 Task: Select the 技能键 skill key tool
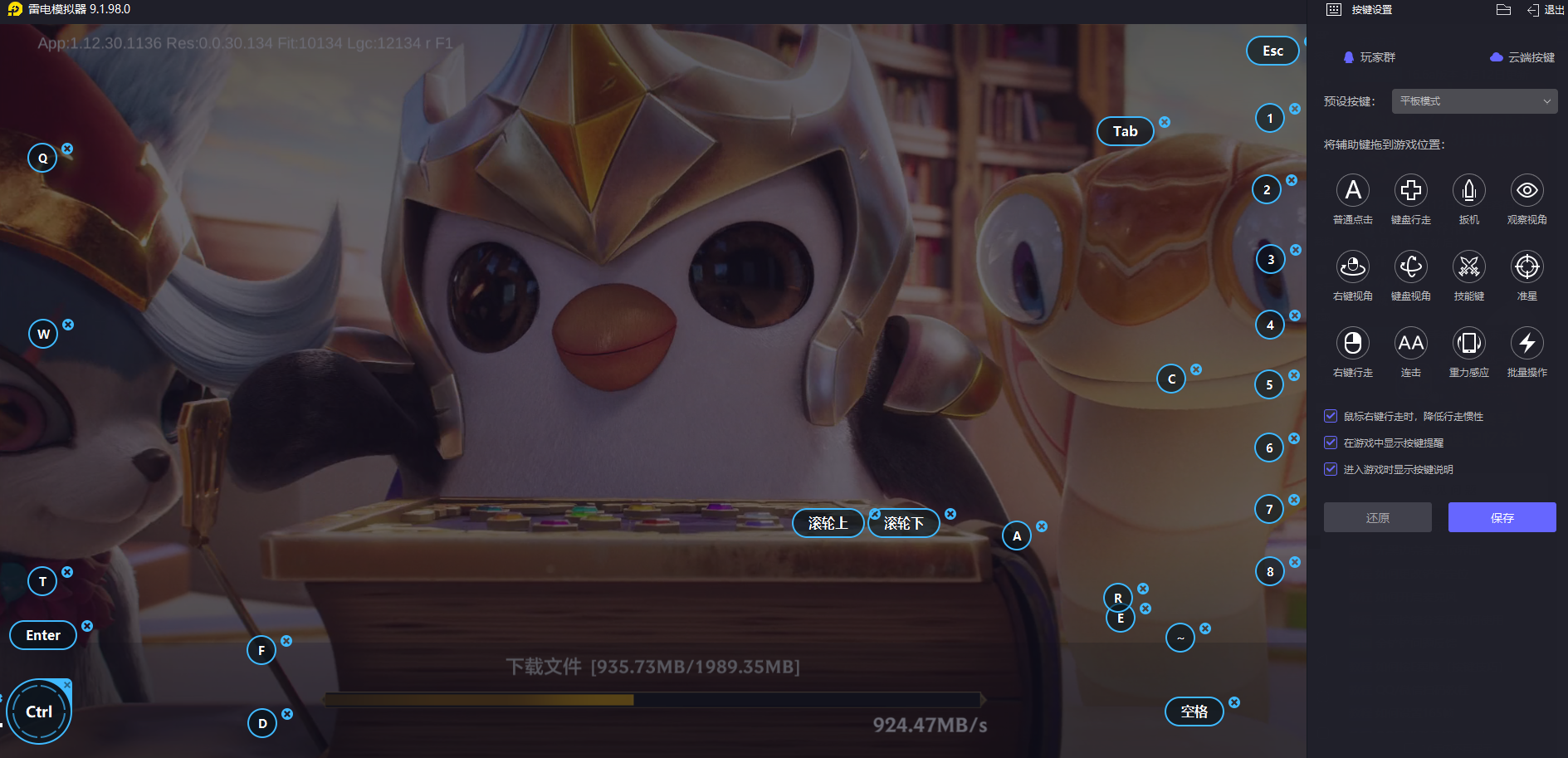coord(1469,267)
